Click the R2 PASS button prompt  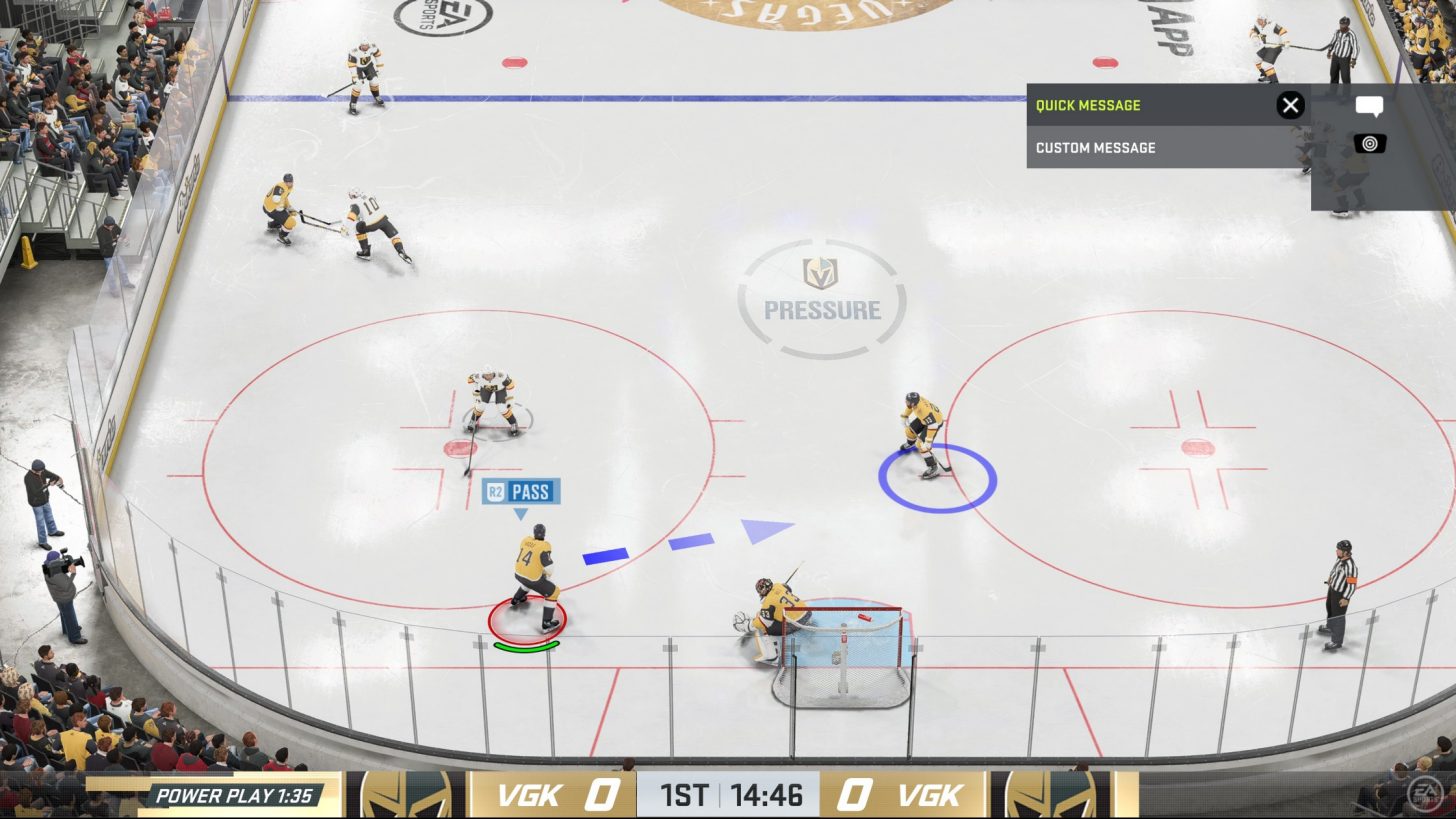point(521,491)
